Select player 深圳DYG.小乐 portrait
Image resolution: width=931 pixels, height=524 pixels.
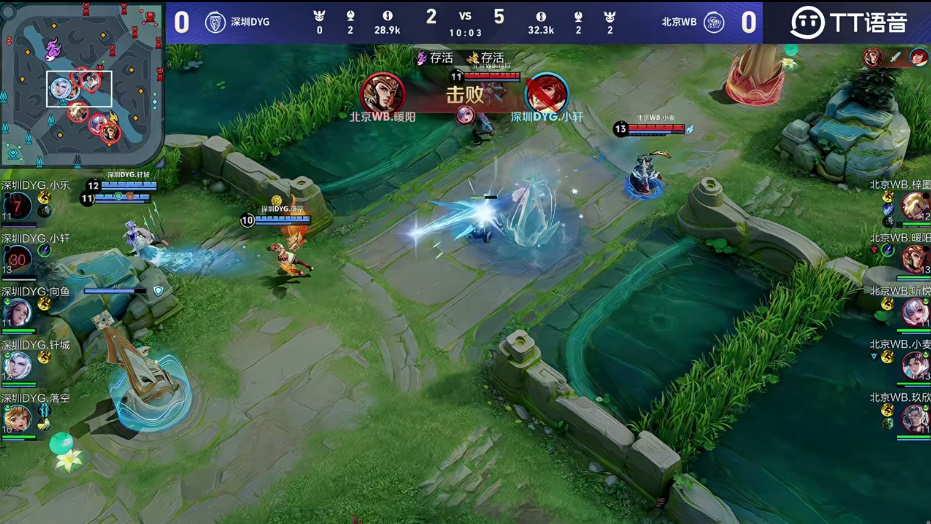coord(17,207)
